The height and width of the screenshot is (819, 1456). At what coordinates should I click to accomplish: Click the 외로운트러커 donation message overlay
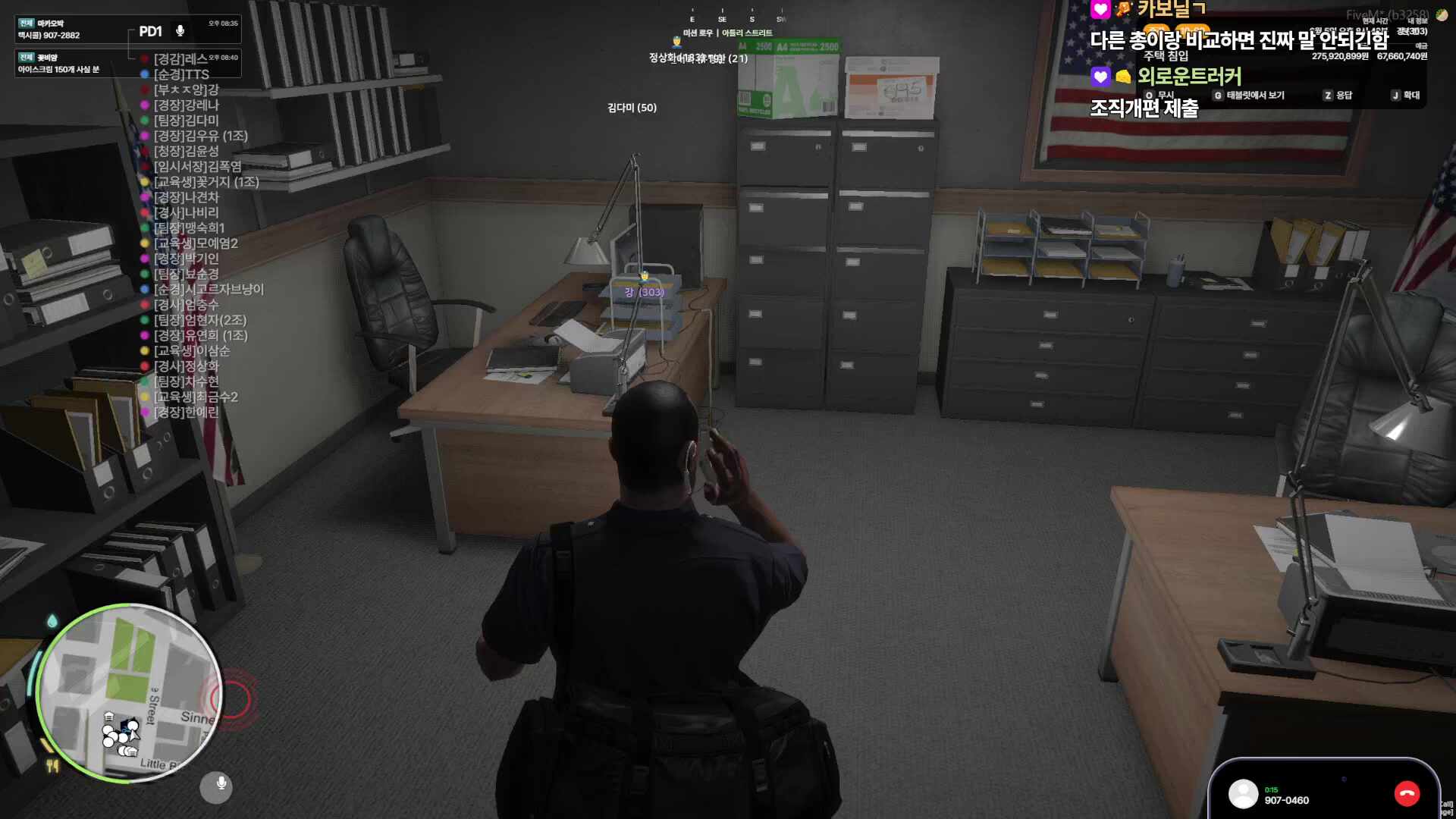(x=1189, y=77)
